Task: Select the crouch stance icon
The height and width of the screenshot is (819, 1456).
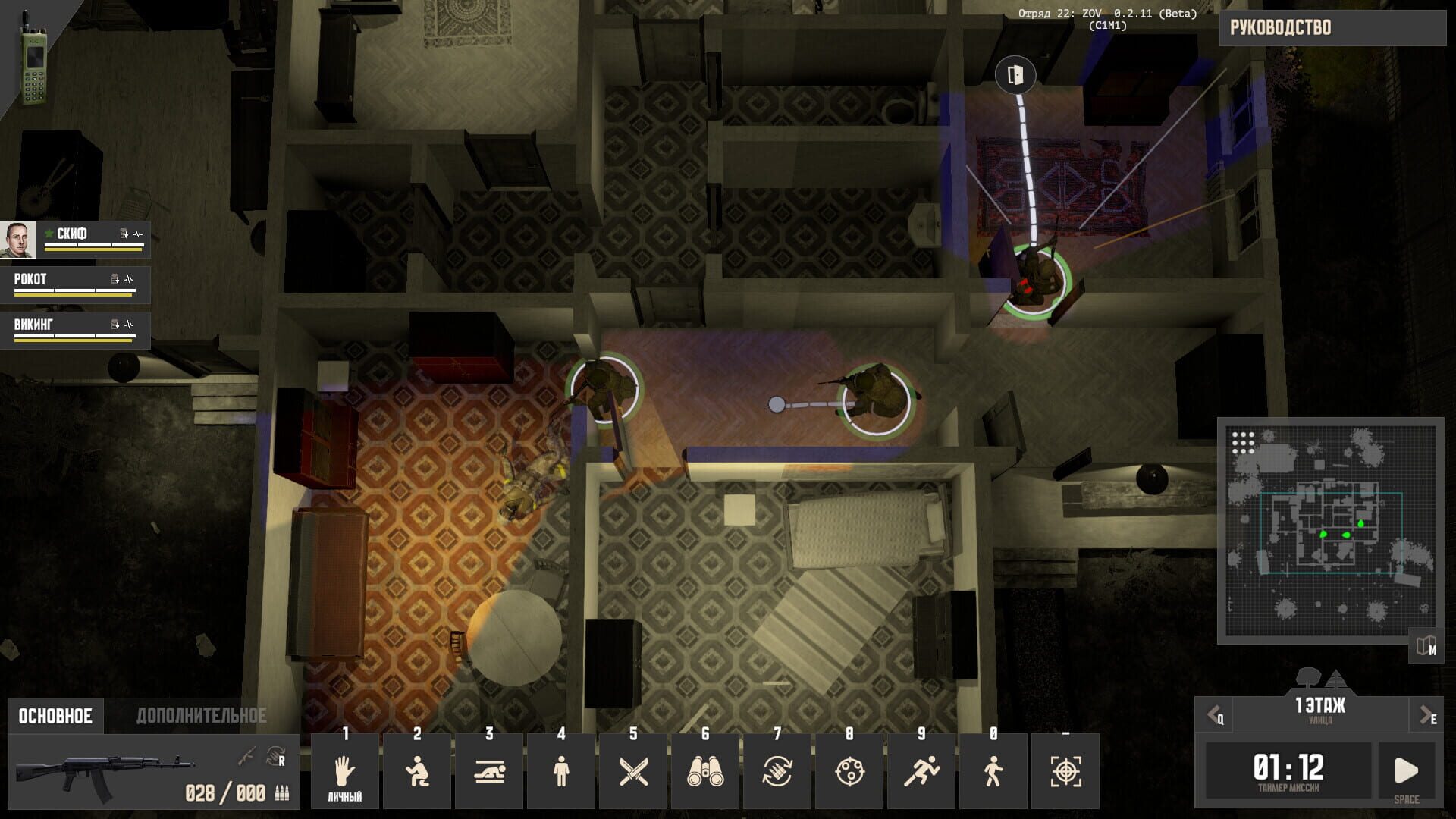Action: (x=417, y=770)
